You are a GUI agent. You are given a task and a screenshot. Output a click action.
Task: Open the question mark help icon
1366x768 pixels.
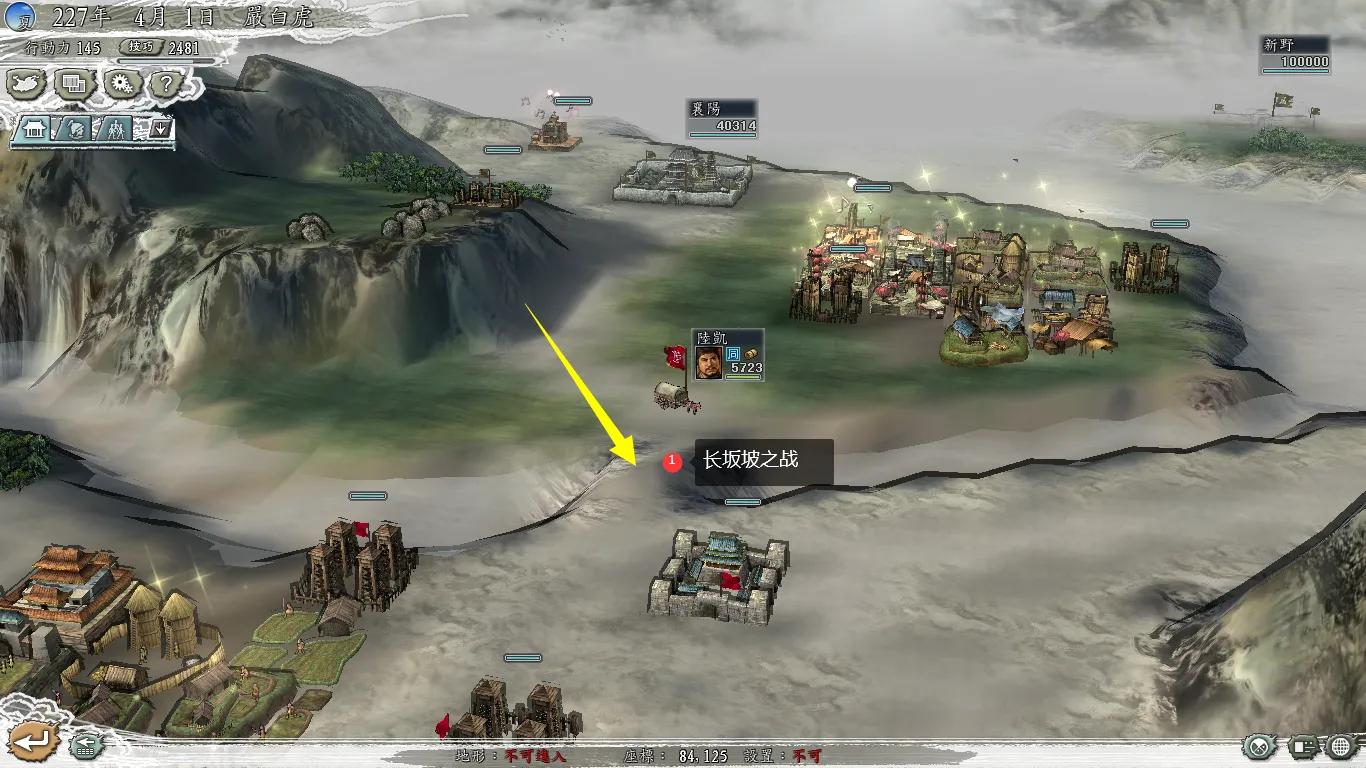point(164,84)
